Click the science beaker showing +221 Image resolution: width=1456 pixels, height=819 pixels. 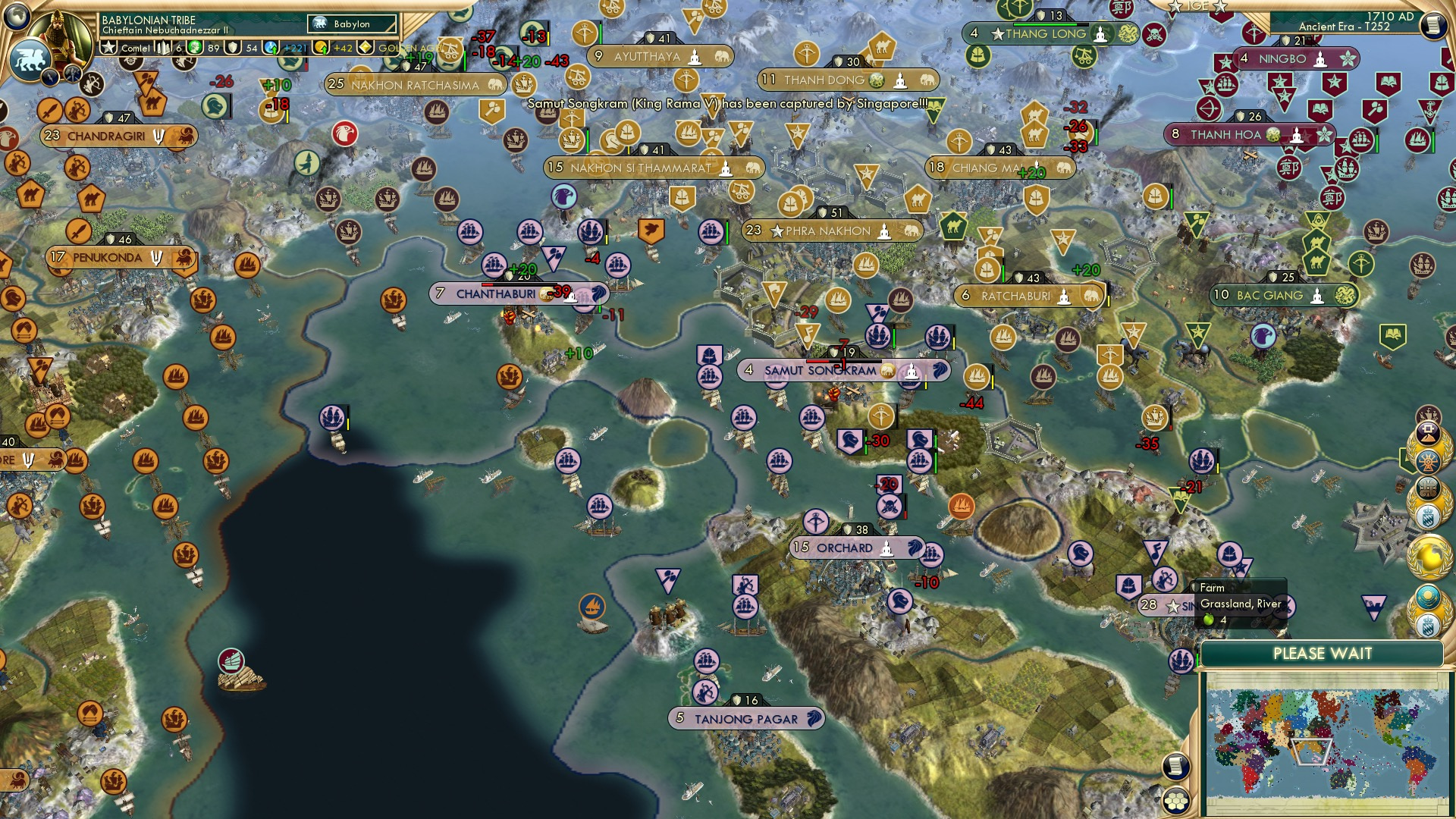[269, 49]
